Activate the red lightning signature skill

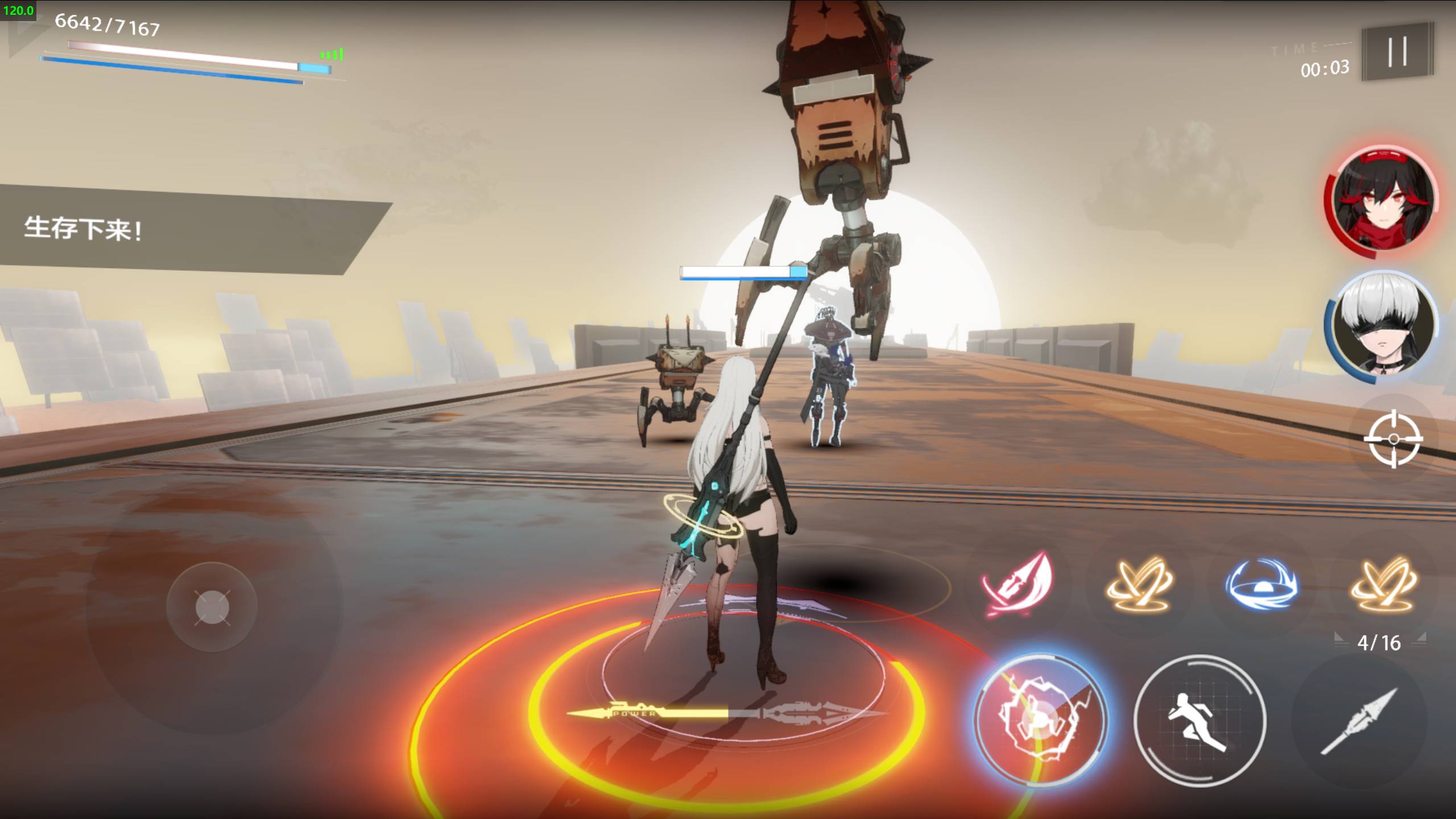coord(1040,719)
